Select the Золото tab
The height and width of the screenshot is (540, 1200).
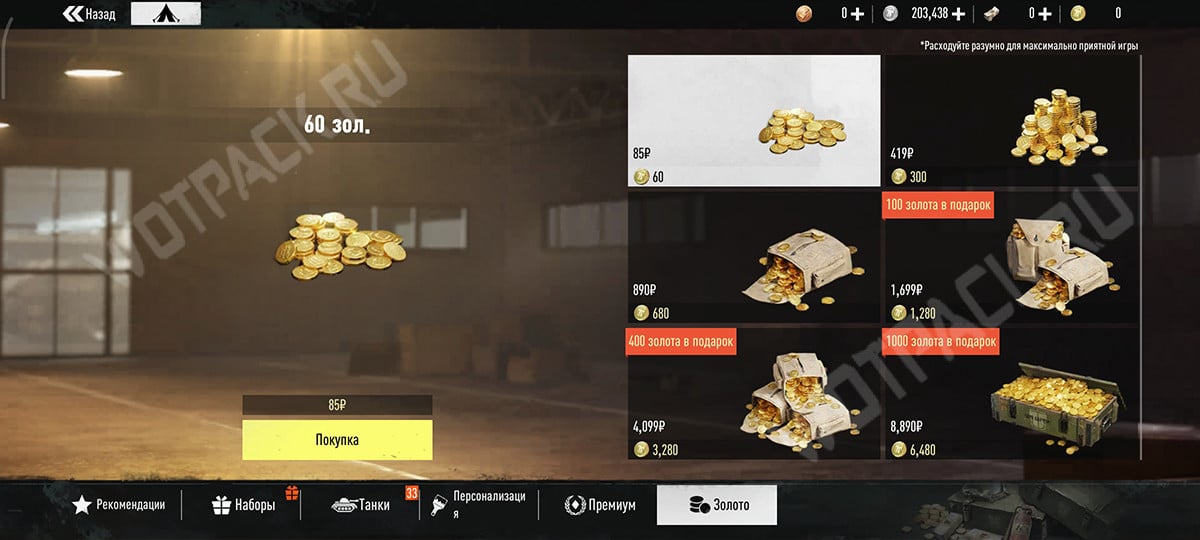(x=716, y=505)
